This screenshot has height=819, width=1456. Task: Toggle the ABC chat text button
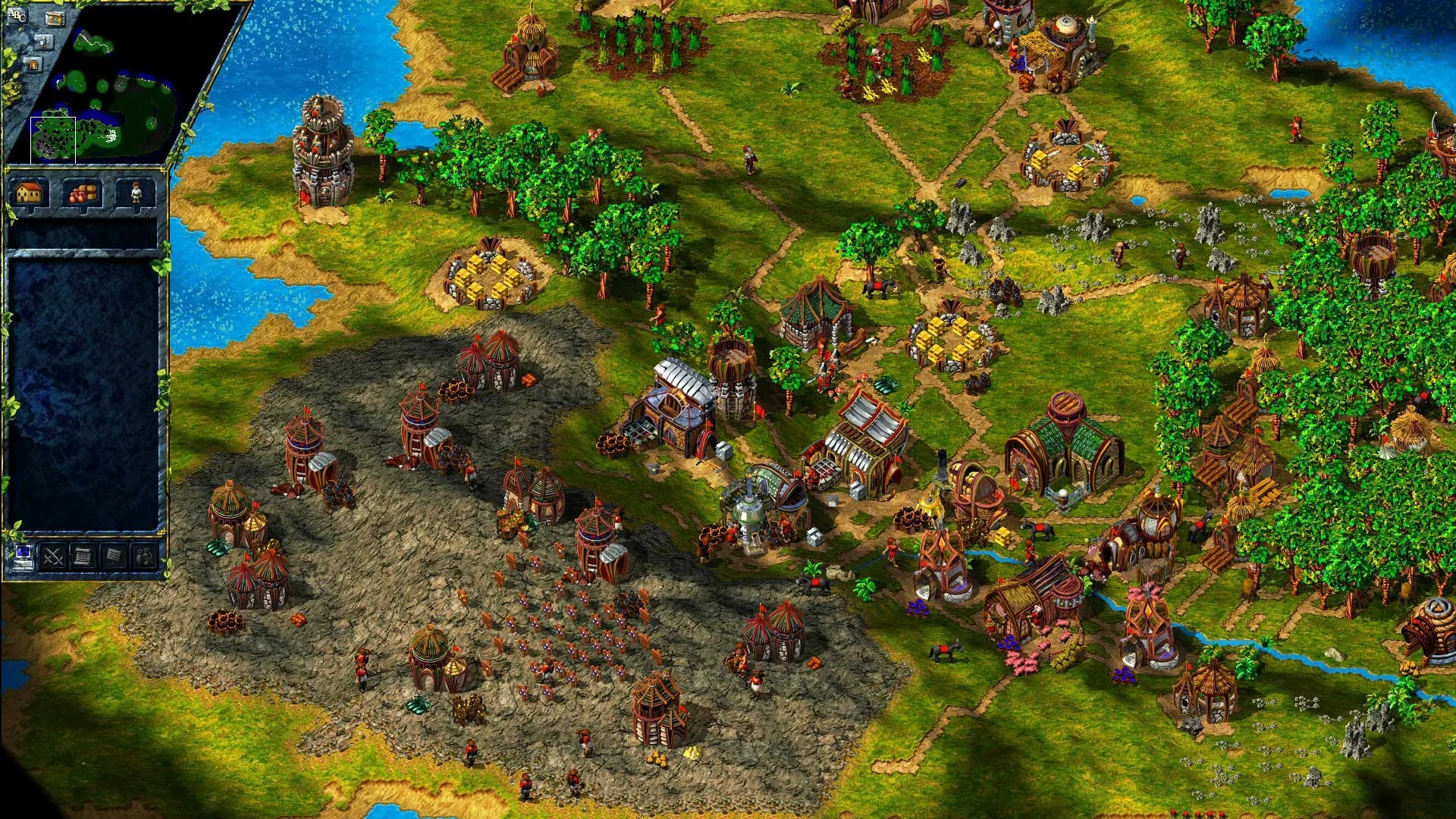[17, 14]
